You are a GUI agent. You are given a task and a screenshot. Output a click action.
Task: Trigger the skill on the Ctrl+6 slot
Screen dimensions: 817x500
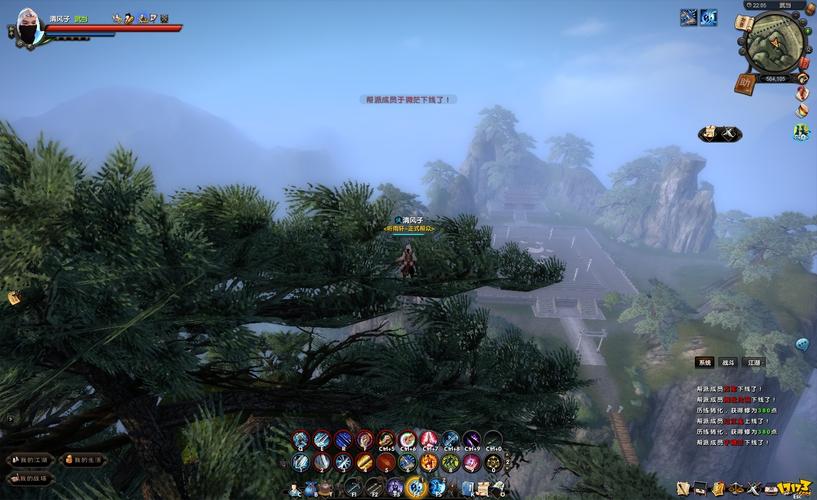pyautogui.click(x=407, y=440)
